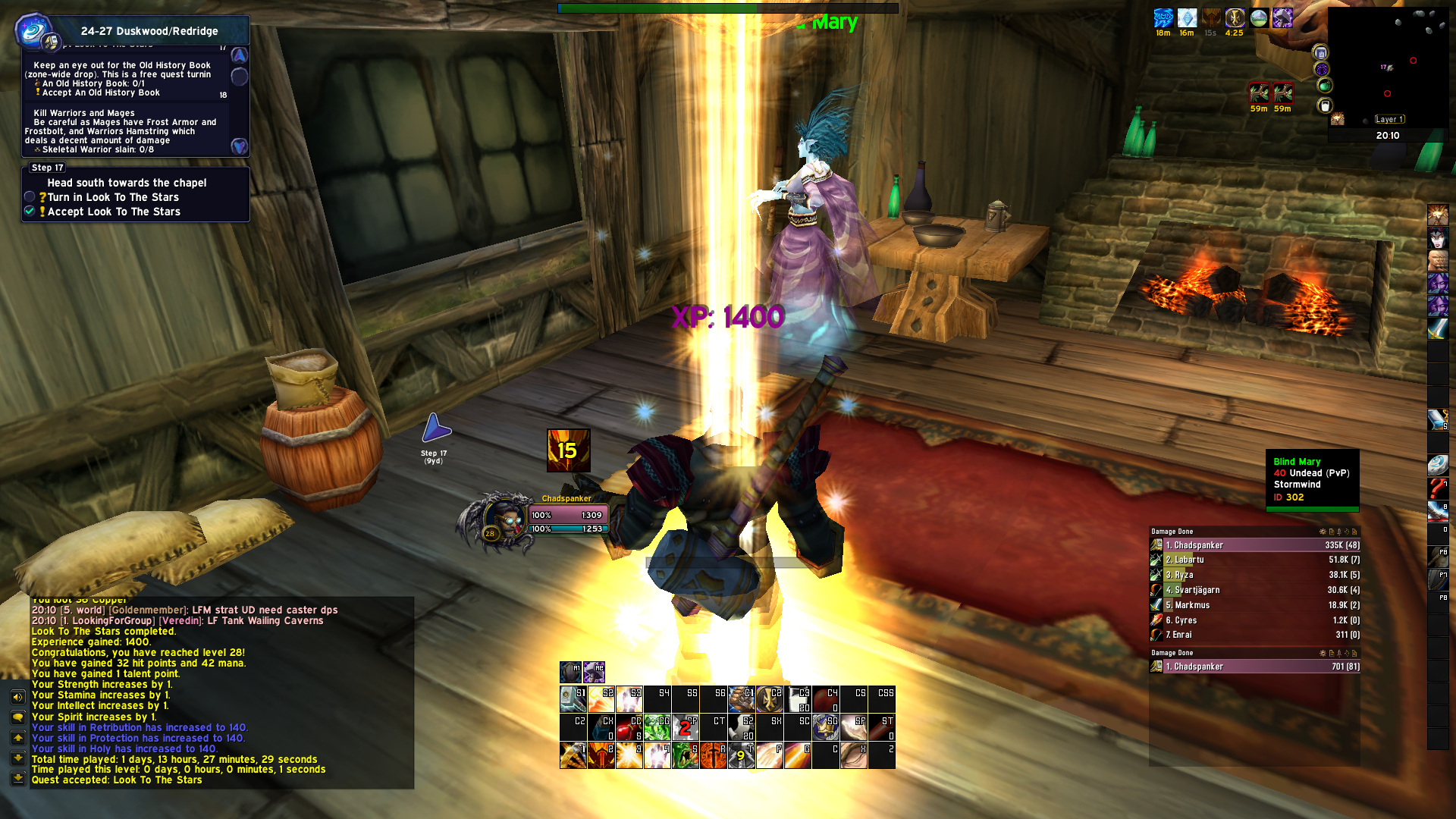Click the guide's down arrow button
The width and height of the screenshot is (1456, 819).
pyautogui.click(x=239, y=146)
